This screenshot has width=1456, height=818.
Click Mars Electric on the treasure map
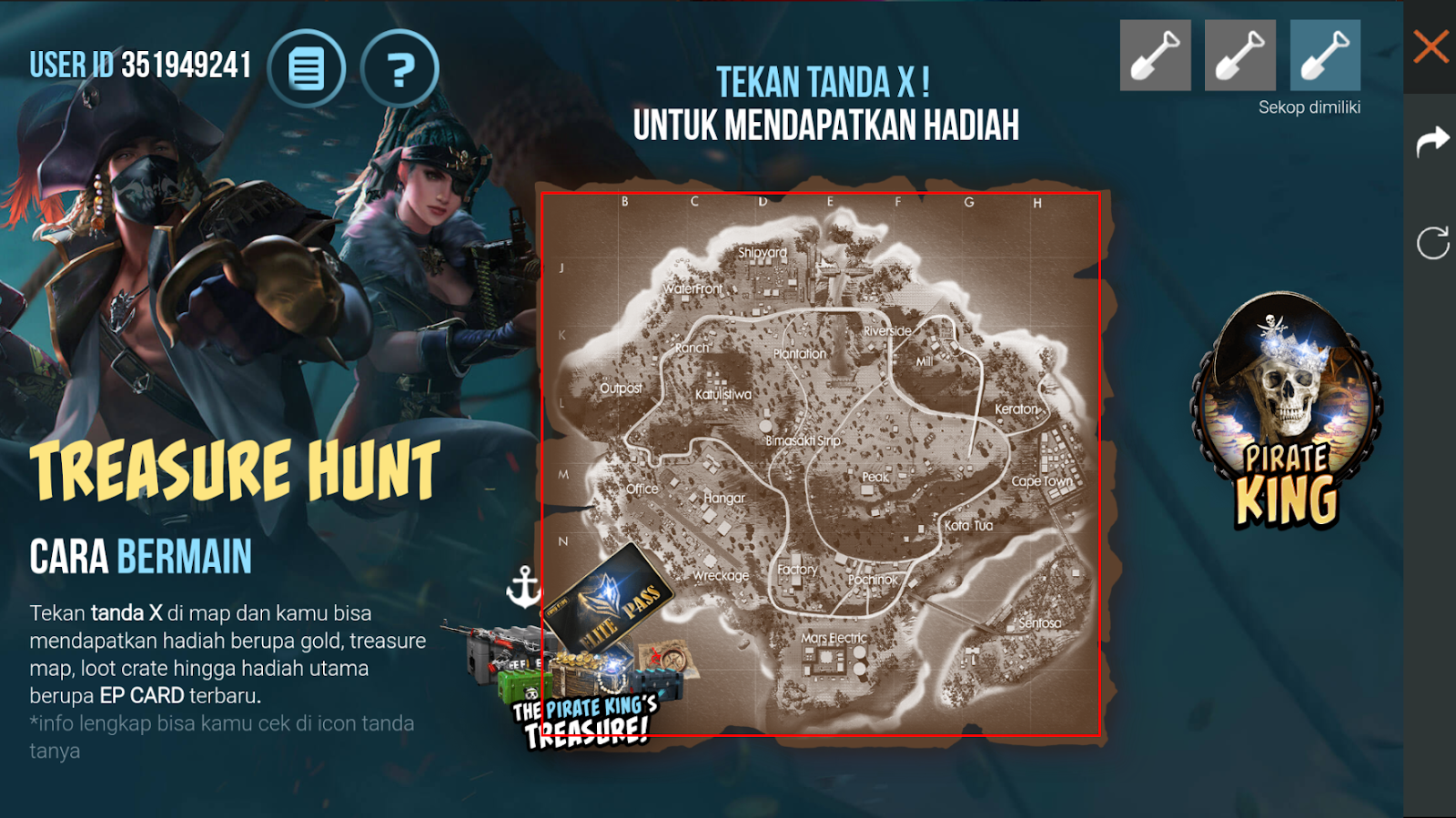click(x=833, y=639)
